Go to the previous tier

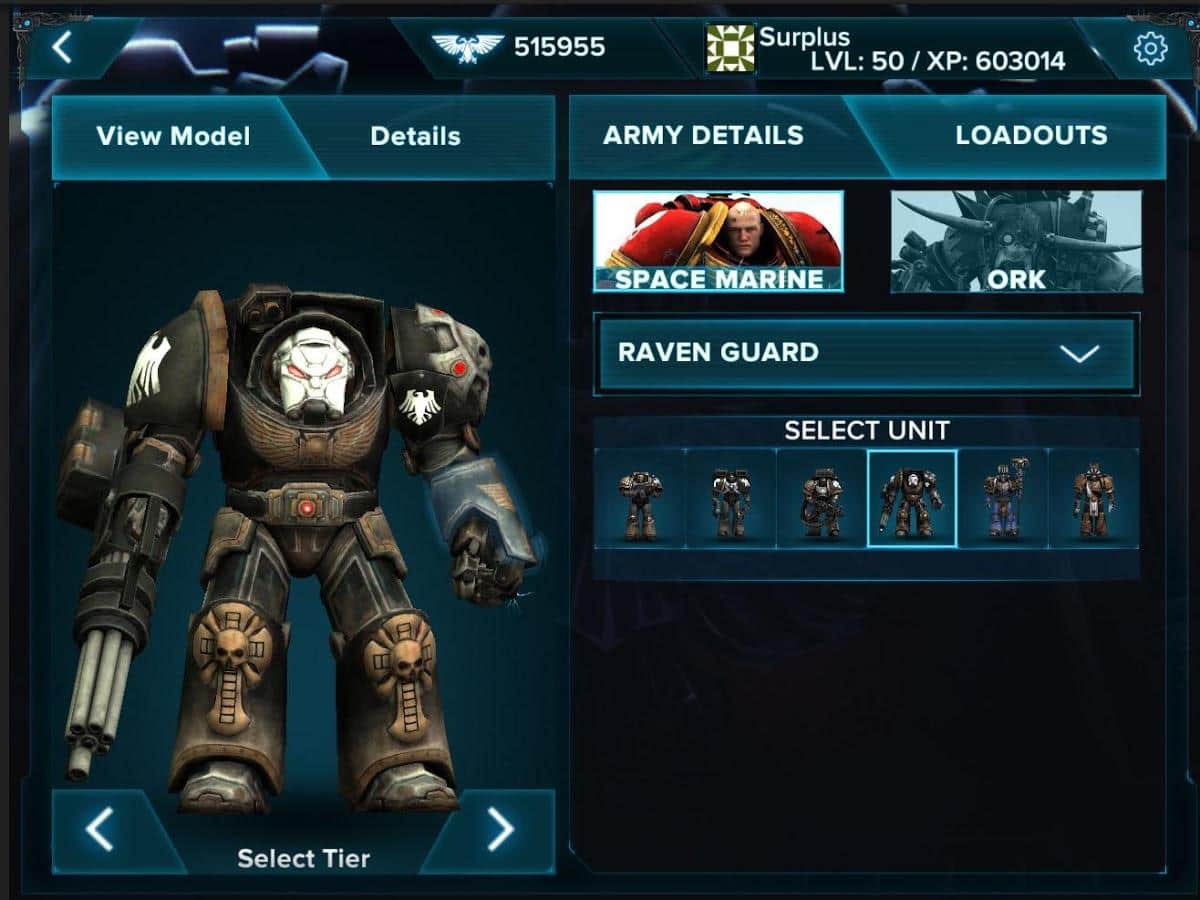(99, 830)
